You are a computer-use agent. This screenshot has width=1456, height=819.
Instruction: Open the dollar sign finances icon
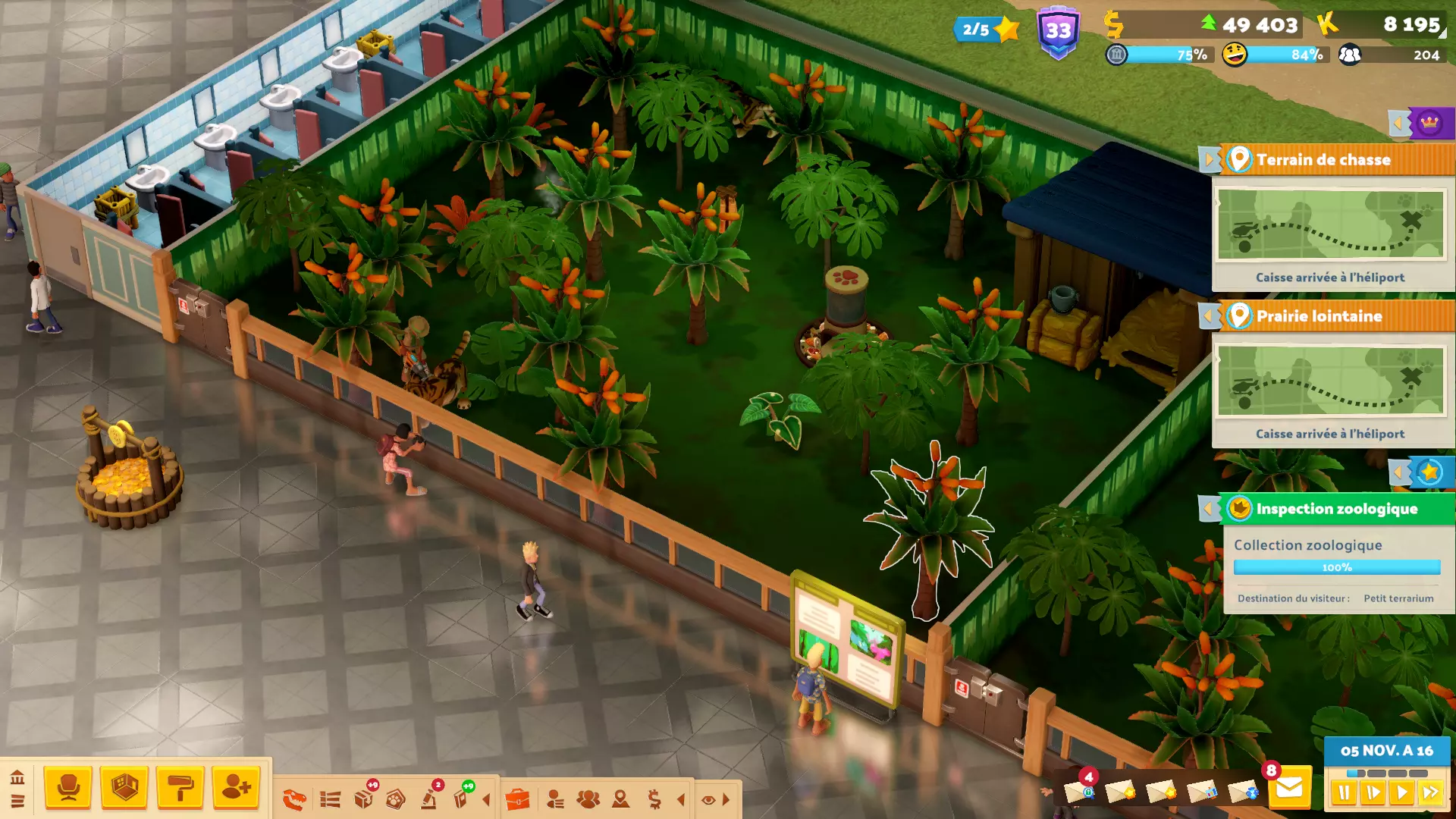654,799
